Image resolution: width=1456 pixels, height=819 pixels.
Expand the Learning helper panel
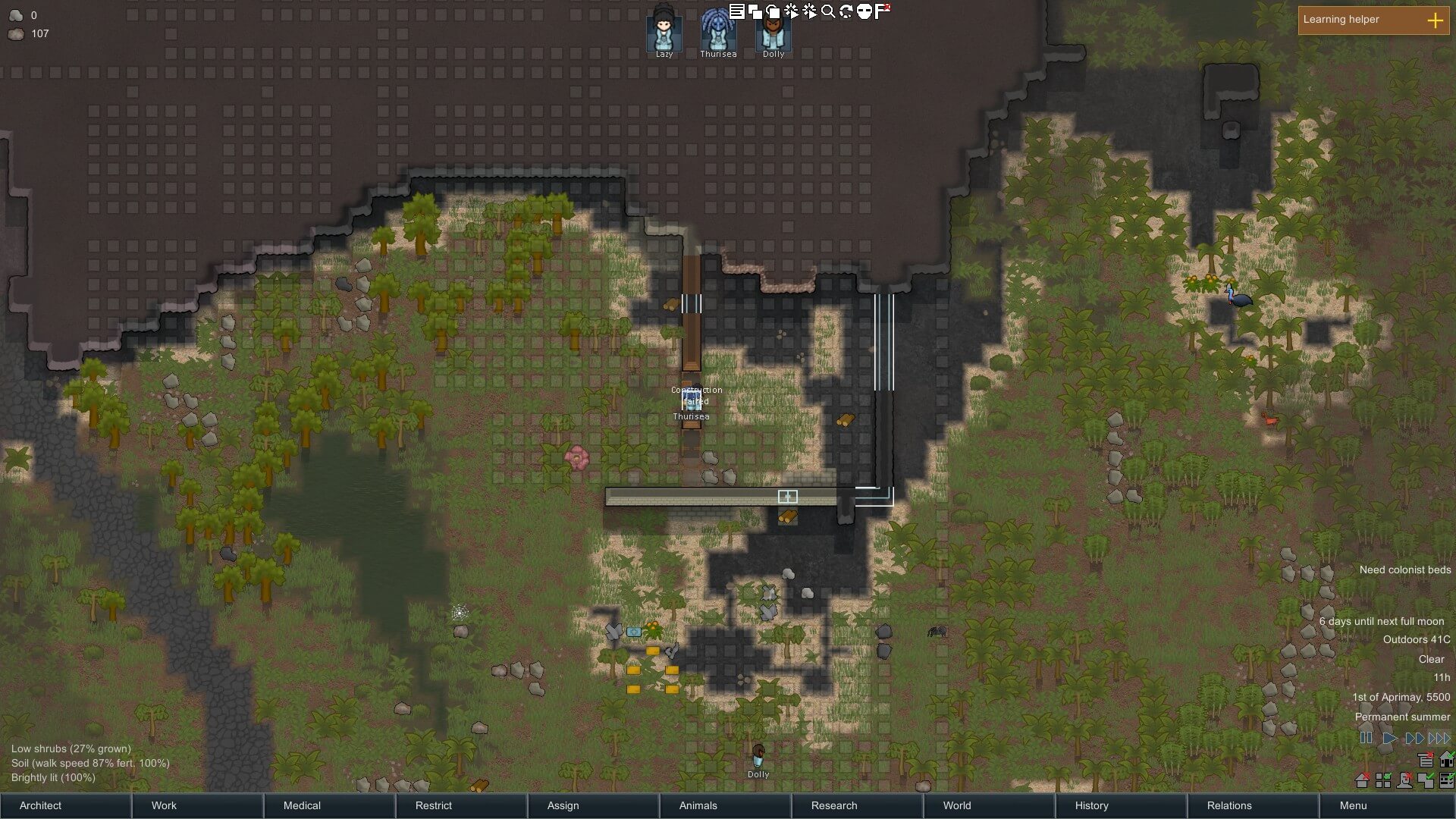tap(1435, 20)
